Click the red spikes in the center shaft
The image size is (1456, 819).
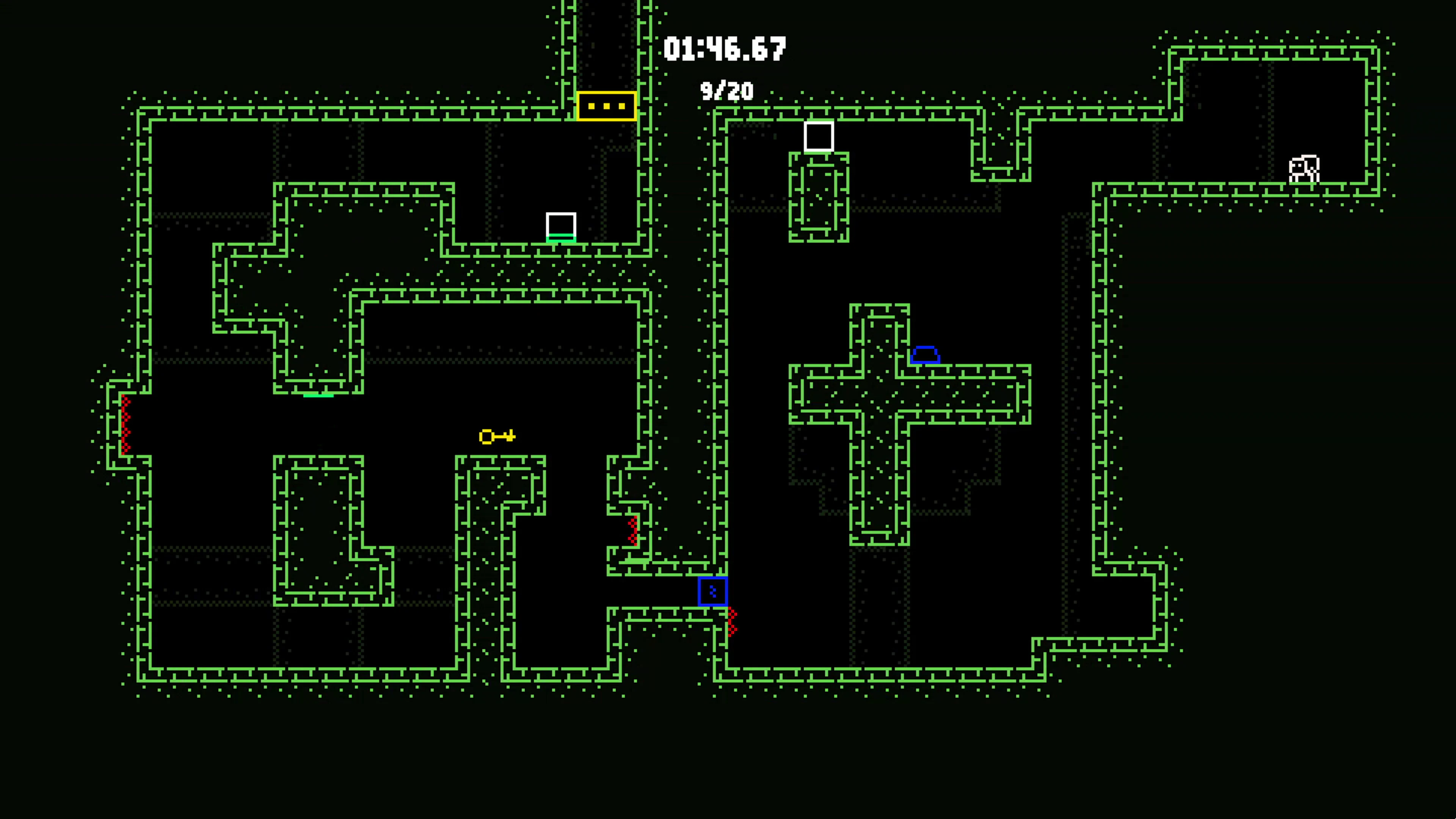pos(632,531)
